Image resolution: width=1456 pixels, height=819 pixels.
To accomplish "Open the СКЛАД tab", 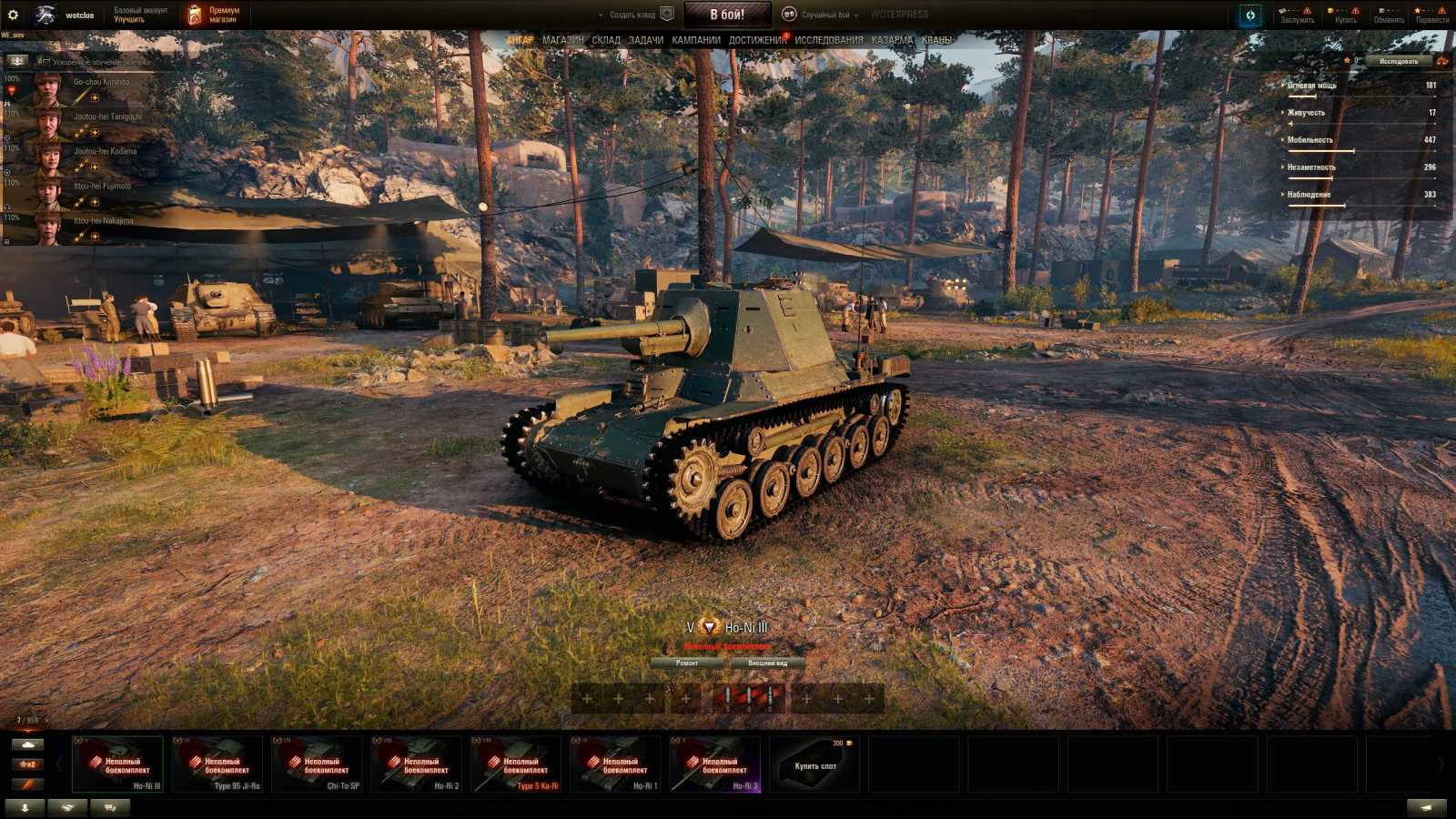I will pyautogui.click(x=606, y=40).
